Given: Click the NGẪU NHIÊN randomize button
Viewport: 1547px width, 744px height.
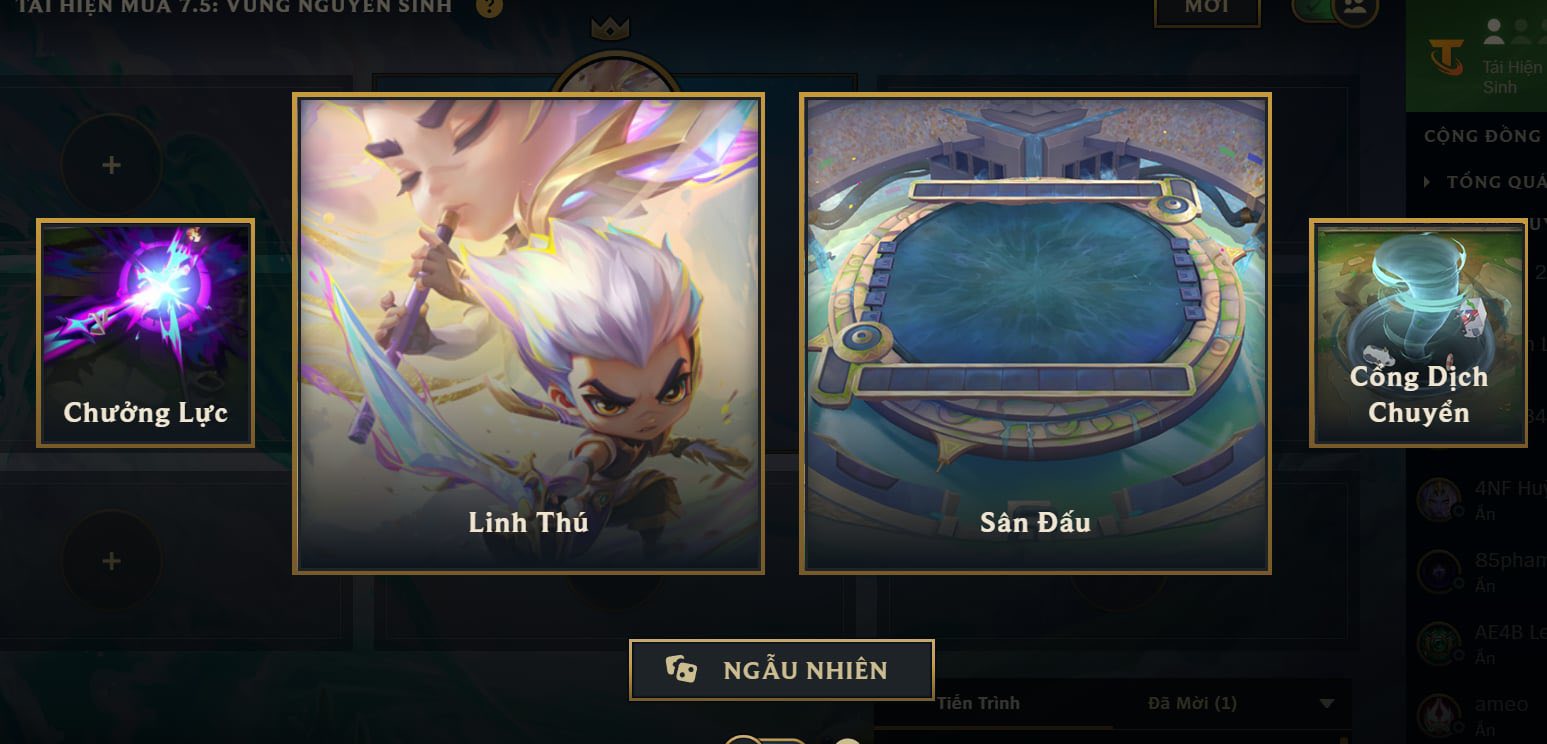Looking at the screenshot, I should pyautogui.click(x=782, y=670).
